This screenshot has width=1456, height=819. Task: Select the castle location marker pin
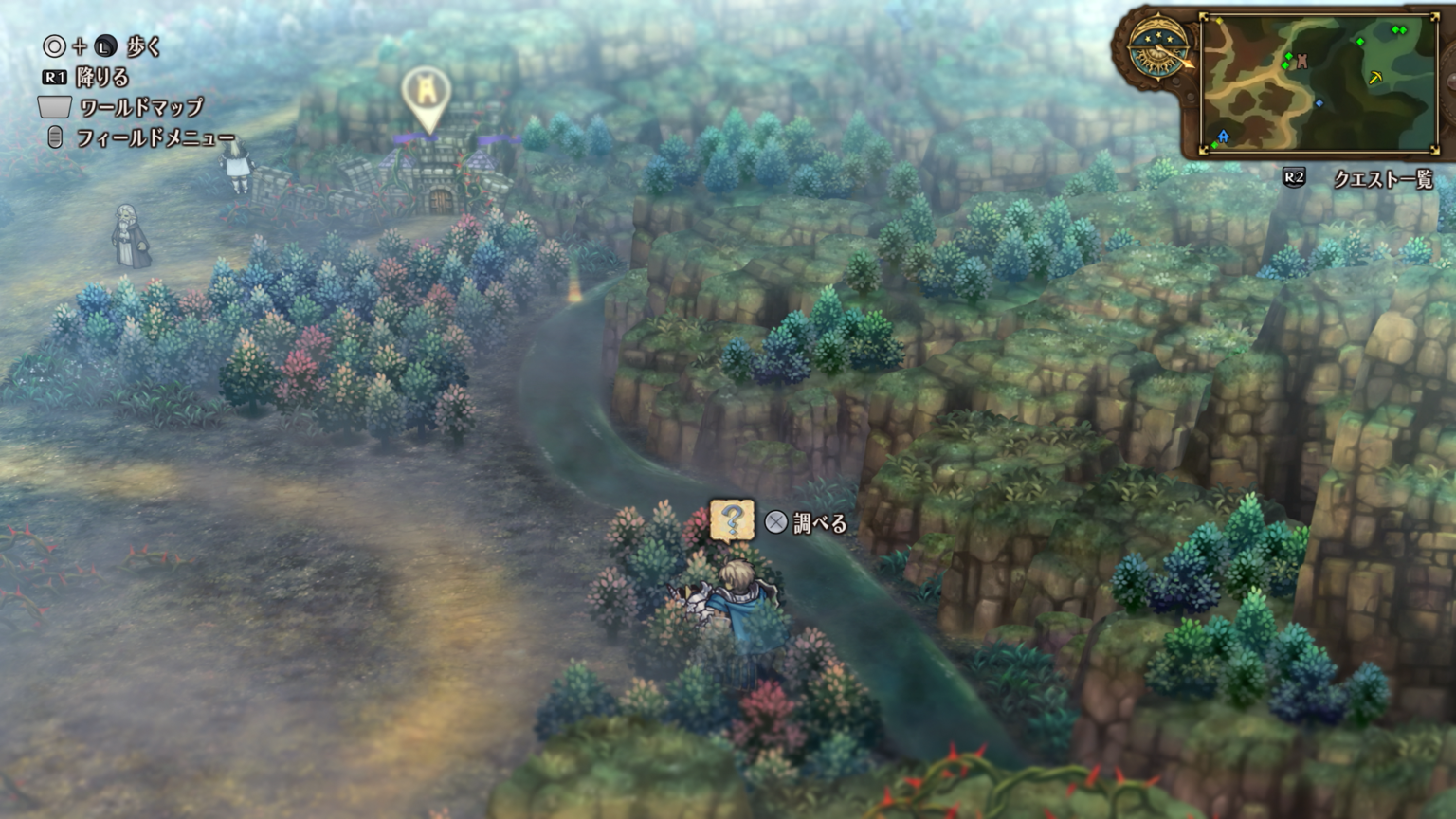click(426, 96)
